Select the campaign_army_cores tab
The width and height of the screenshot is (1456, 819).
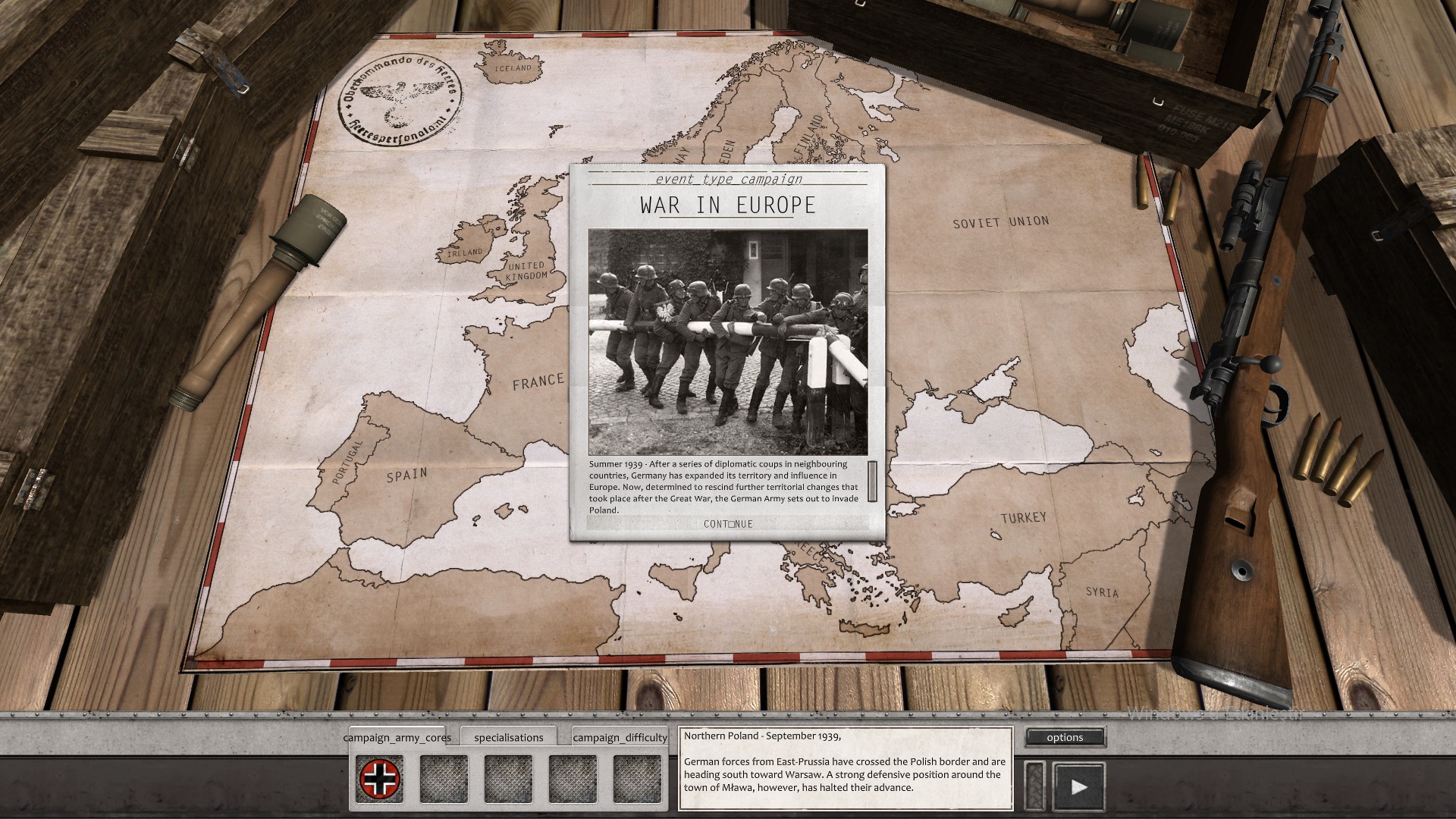coord(397,737)
